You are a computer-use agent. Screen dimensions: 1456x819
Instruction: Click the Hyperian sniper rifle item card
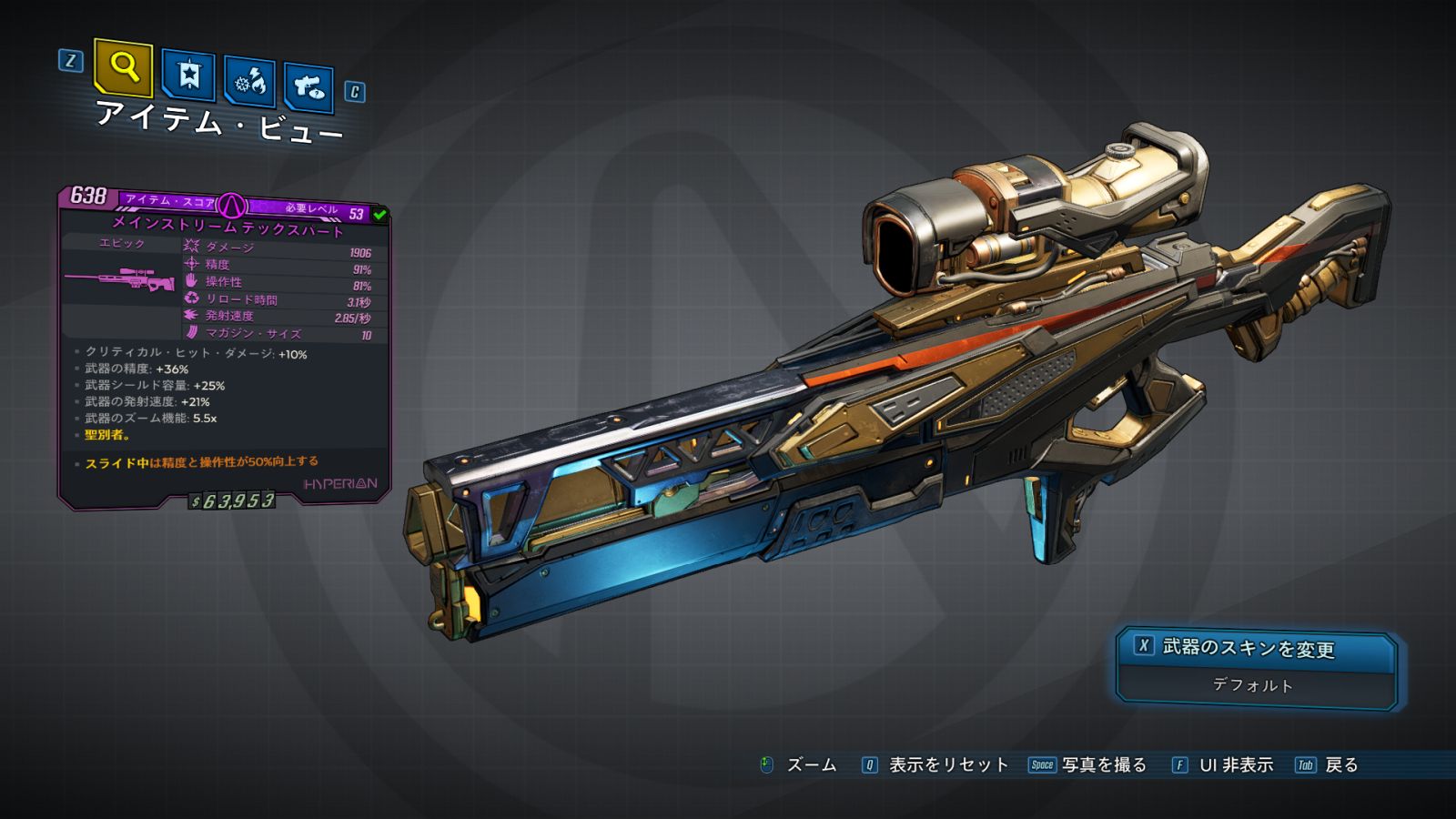pyautogui.click(x=224, y=346)
